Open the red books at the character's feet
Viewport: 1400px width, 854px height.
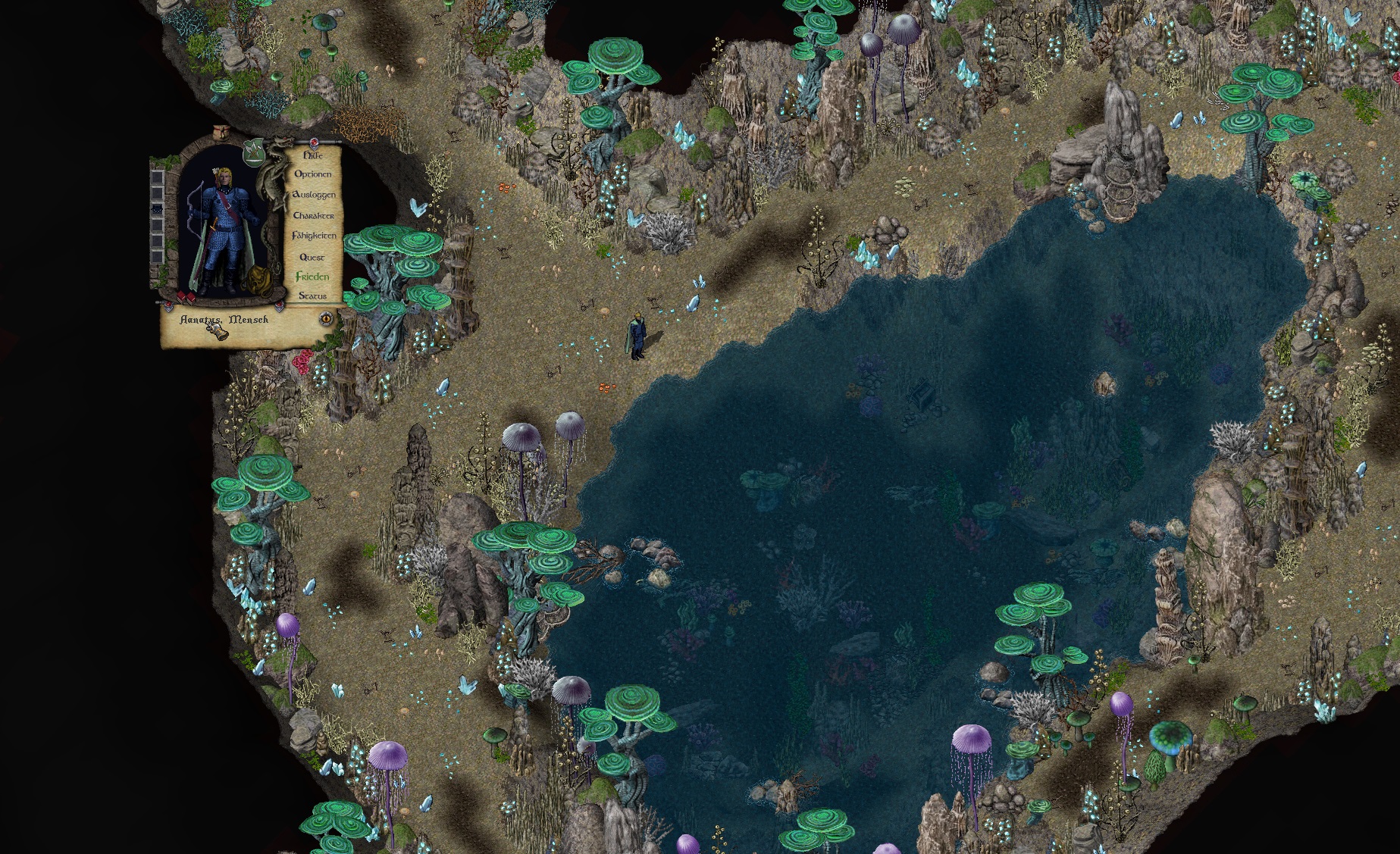pos(185,296)
